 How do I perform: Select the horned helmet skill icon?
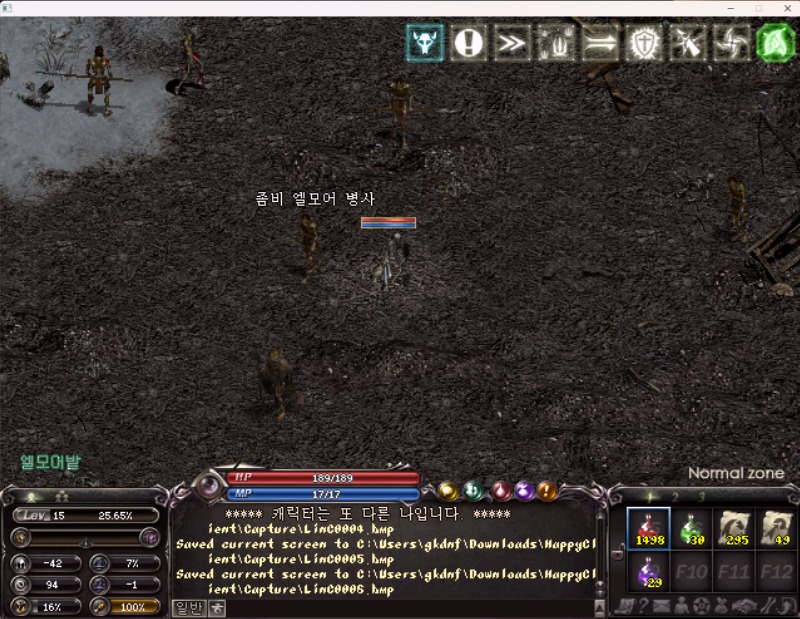(x=425, y=43)
